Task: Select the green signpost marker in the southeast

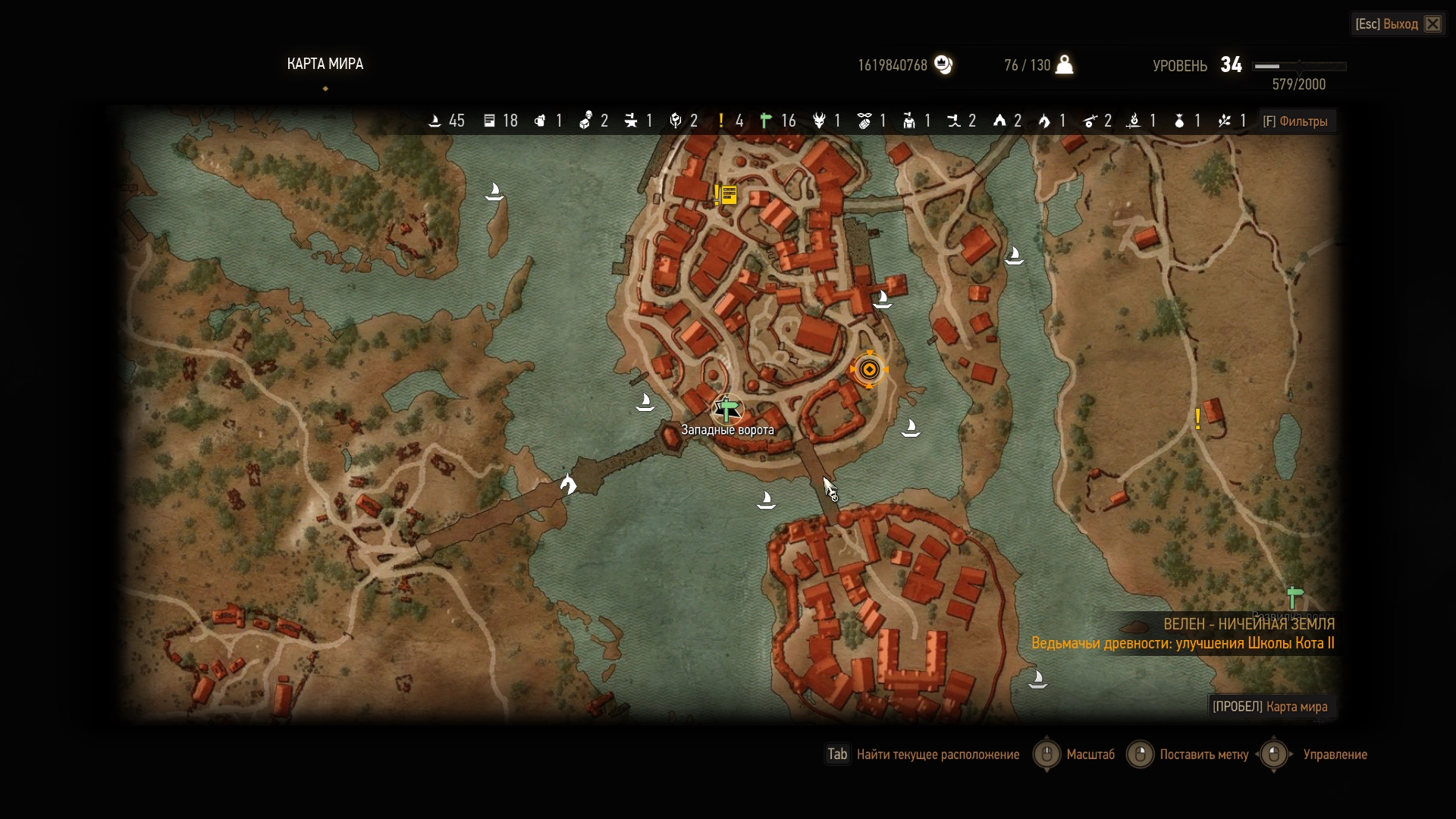Action: tap(1294, 598)
